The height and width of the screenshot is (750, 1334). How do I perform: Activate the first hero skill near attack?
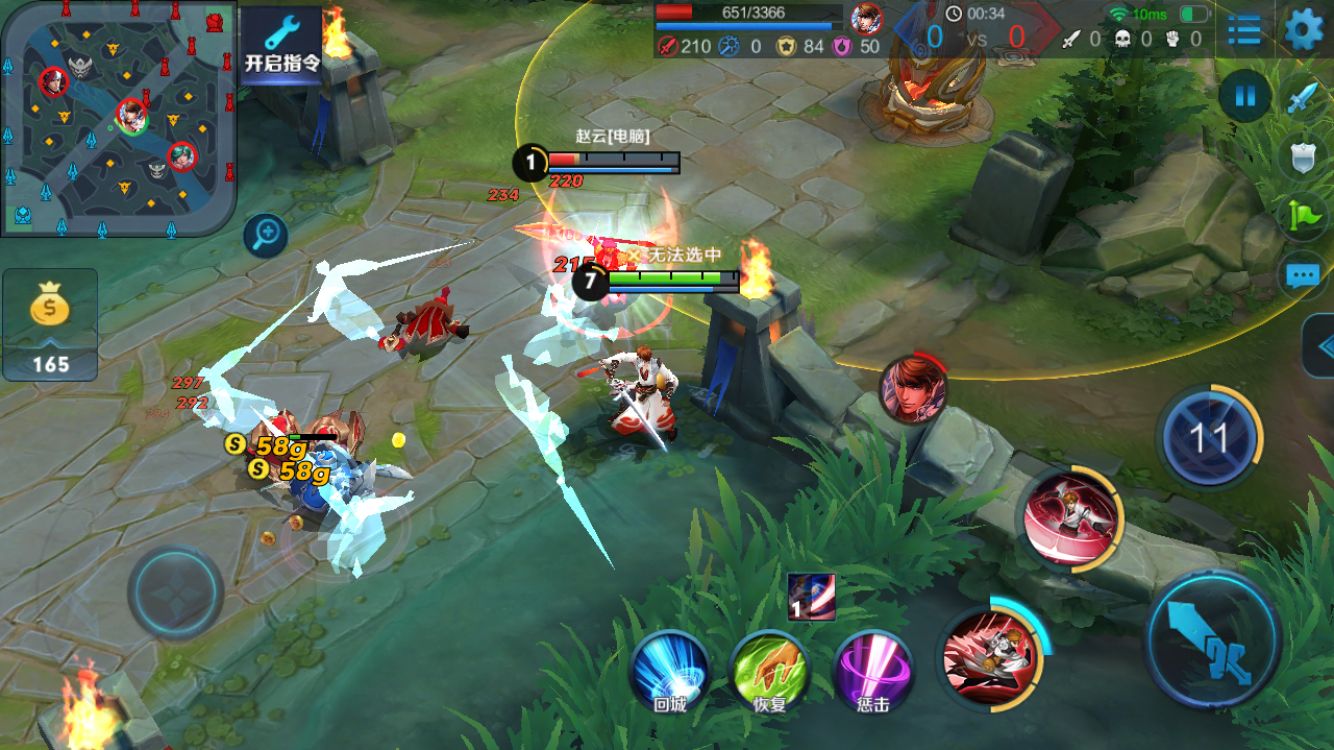(990, 655)
